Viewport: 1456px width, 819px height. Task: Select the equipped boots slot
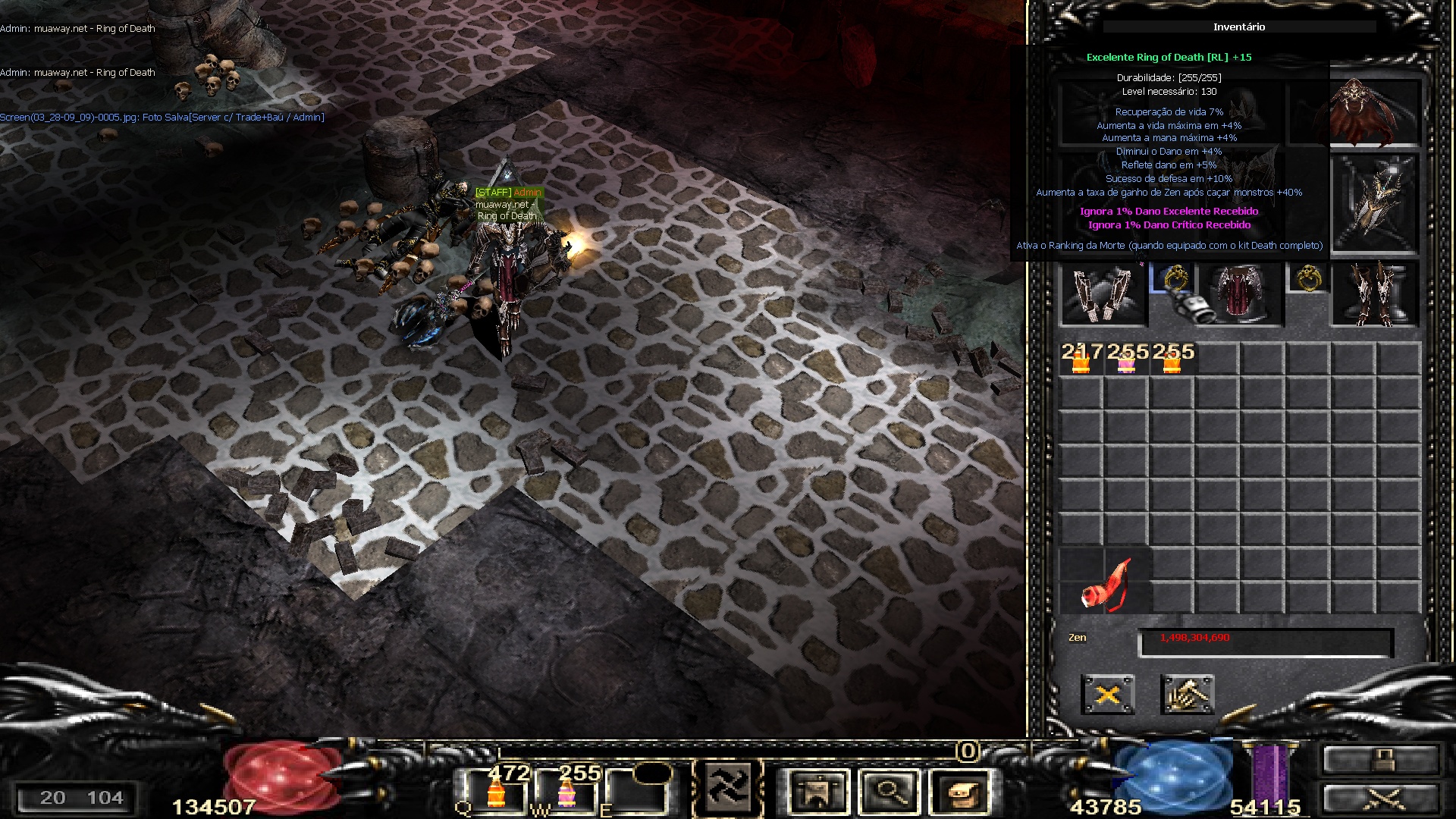(x=1374, y=295)
